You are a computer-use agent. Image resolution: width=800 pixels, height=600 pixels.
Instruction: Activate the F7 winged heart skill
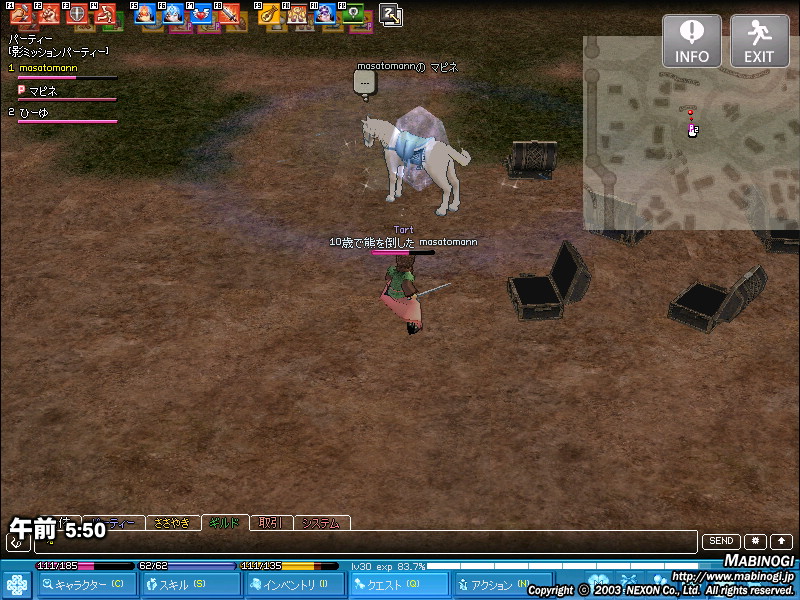coord(201,15)
